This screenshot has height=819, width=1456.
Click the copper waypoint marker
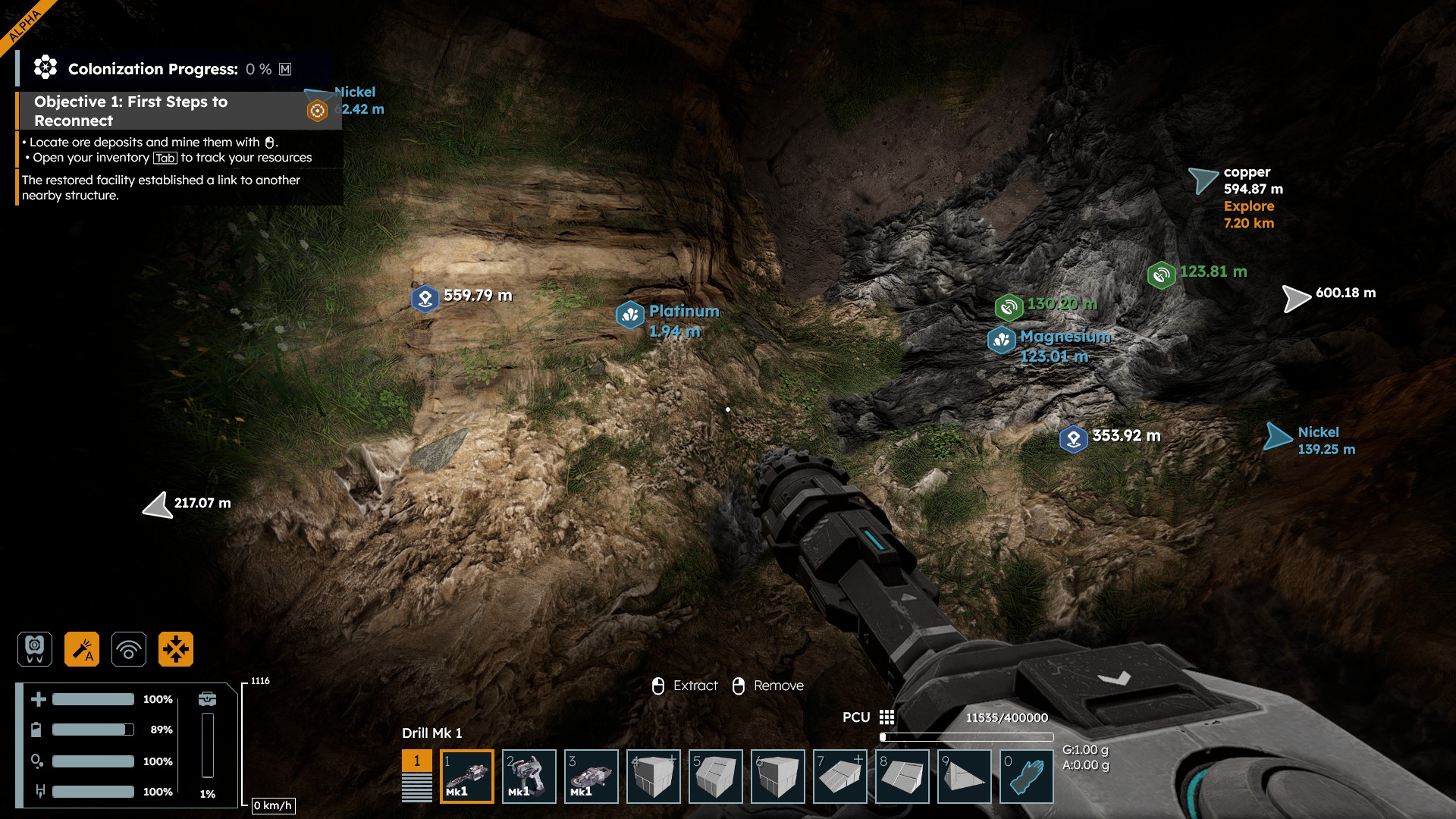[x=1203, y=180]
